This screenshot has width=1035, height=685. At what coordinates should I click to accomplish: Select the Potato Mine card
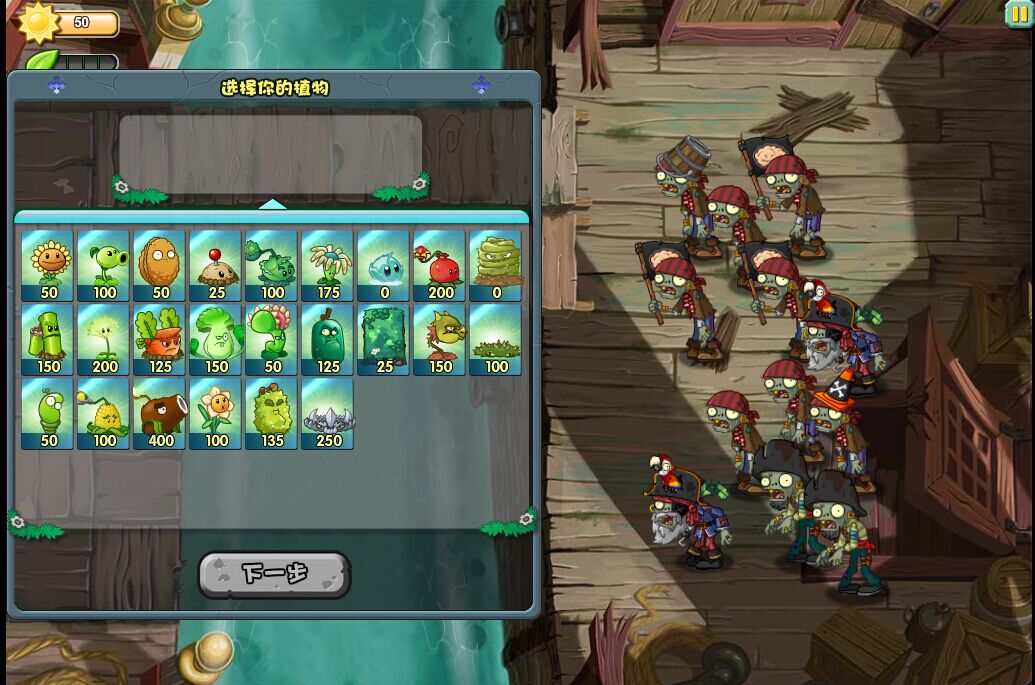click(215, 266)
